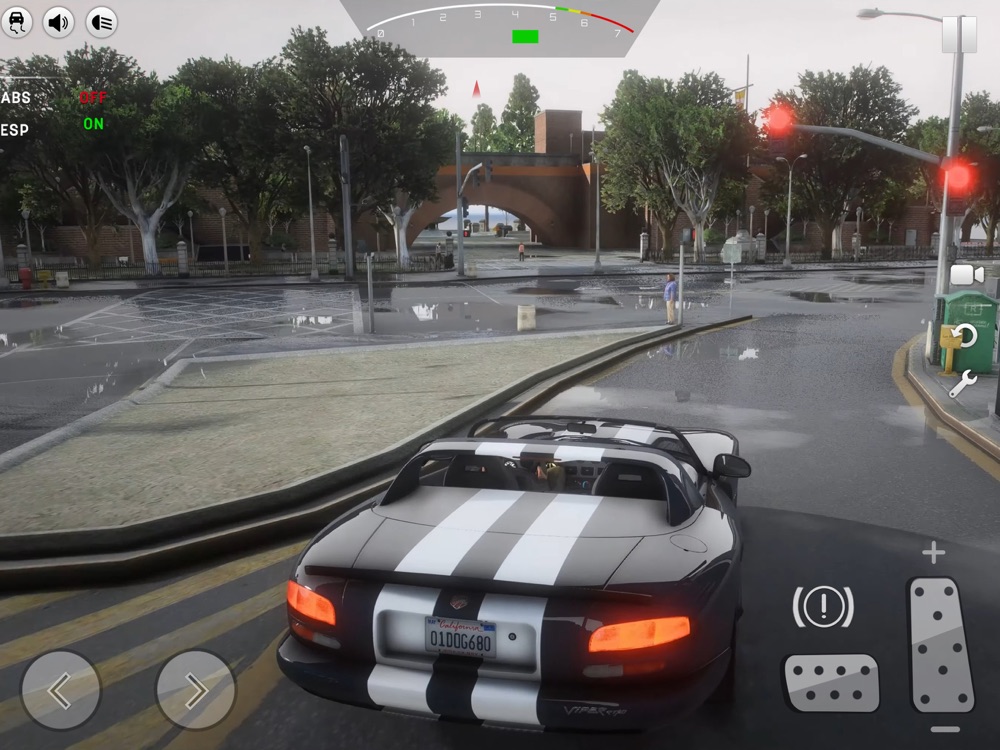Screen dimensions: 1000x750
Task: Shift down with the minus button
Action: [x=944, y=729]
